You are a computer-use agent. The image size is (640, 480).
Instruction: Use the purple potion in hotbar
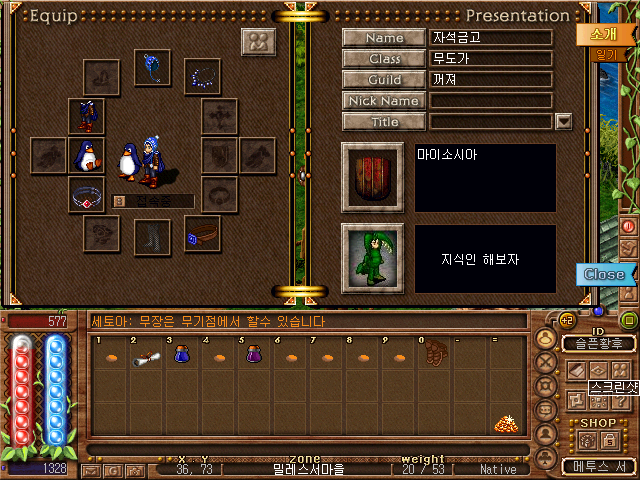253,355
